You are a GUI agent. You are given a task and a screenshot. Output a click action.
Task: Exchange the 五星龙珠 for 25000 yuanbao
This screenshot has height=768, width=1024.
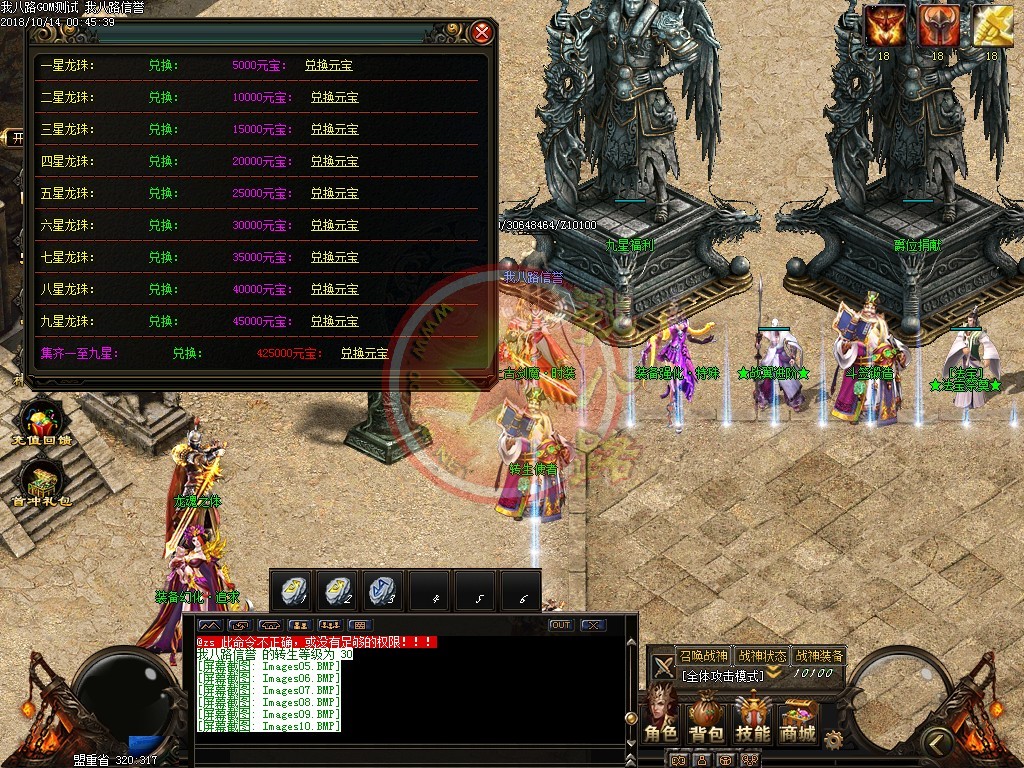pos(334,194)
